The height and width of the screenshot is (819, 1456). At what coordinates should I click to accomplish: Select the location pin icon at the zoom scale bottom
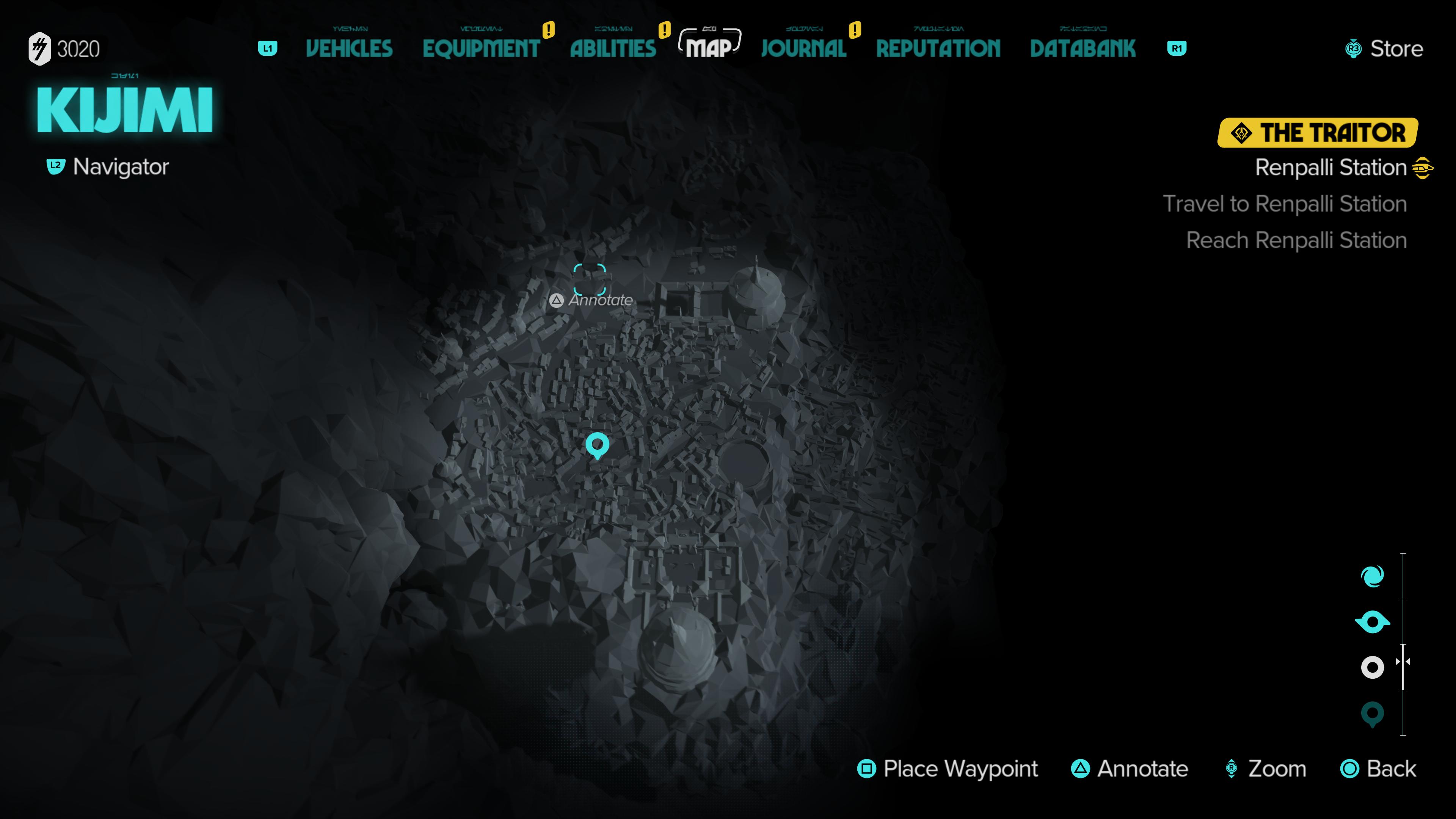click(x=1372, y=714)
